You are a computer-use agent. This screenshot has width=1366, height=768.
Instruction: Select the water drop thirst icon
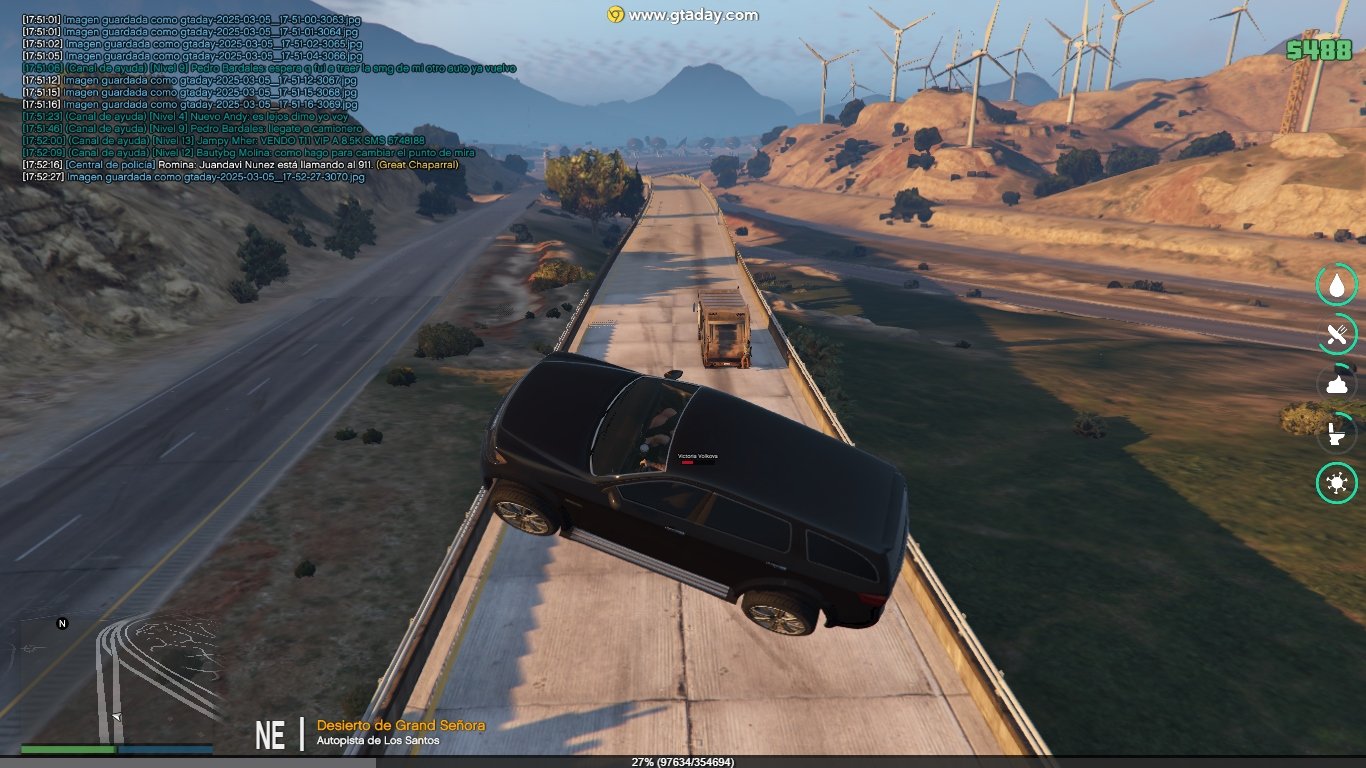[x=1336, y=285]
